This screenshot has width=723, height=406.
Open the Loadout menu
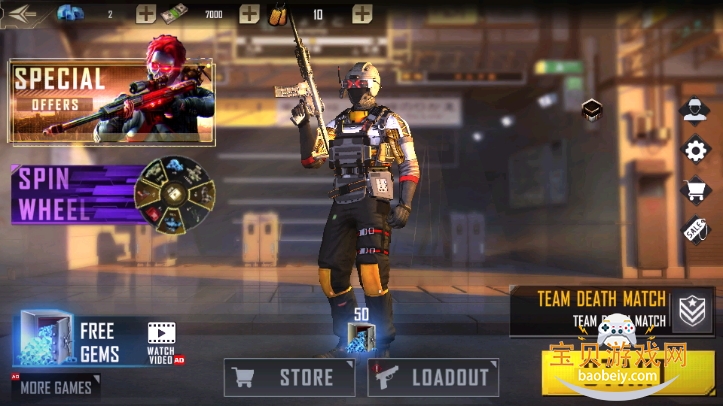tap(433, 377)
